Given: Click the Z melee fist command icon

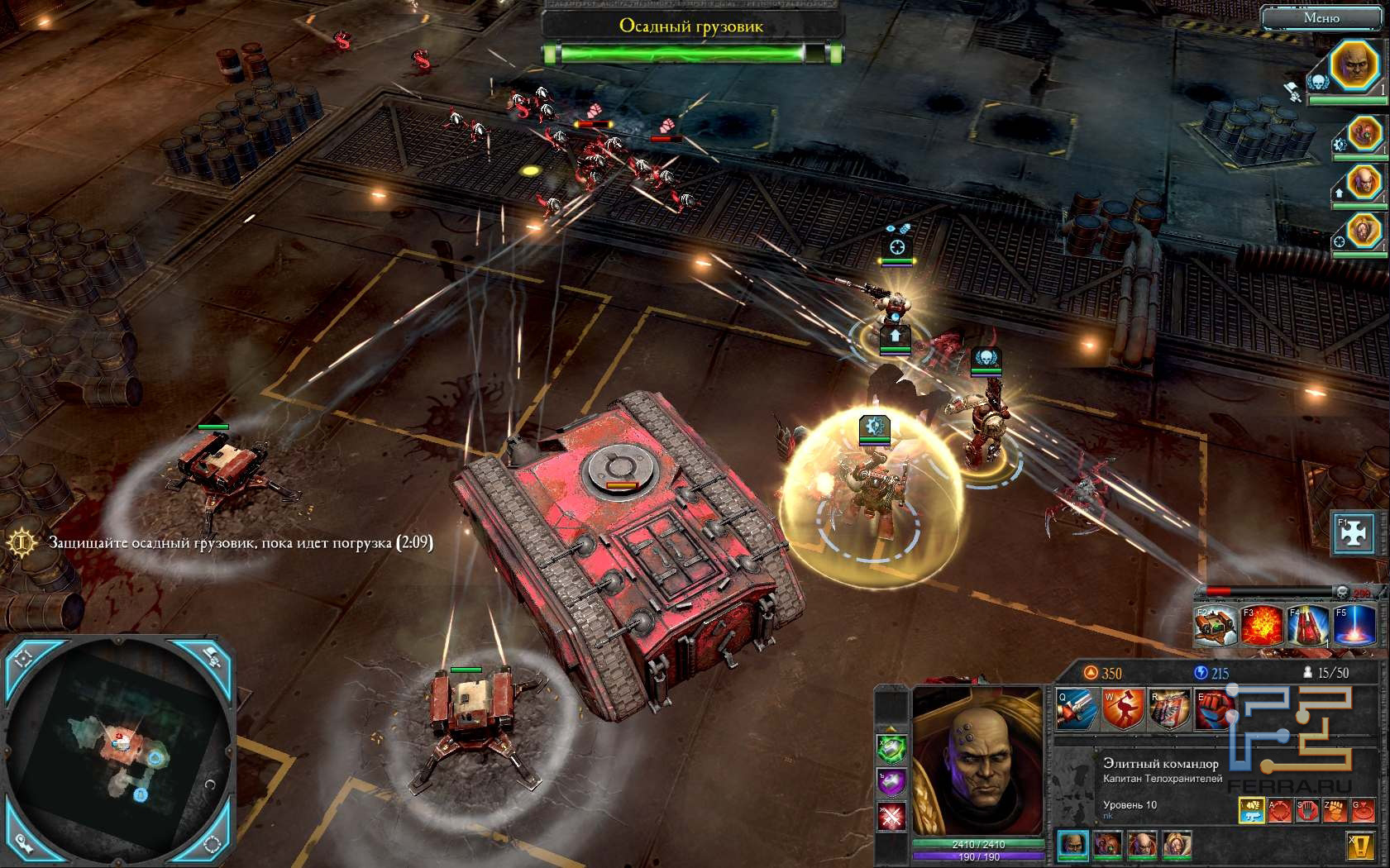Looking at the screenshot, I should [x=1335, y=811].
